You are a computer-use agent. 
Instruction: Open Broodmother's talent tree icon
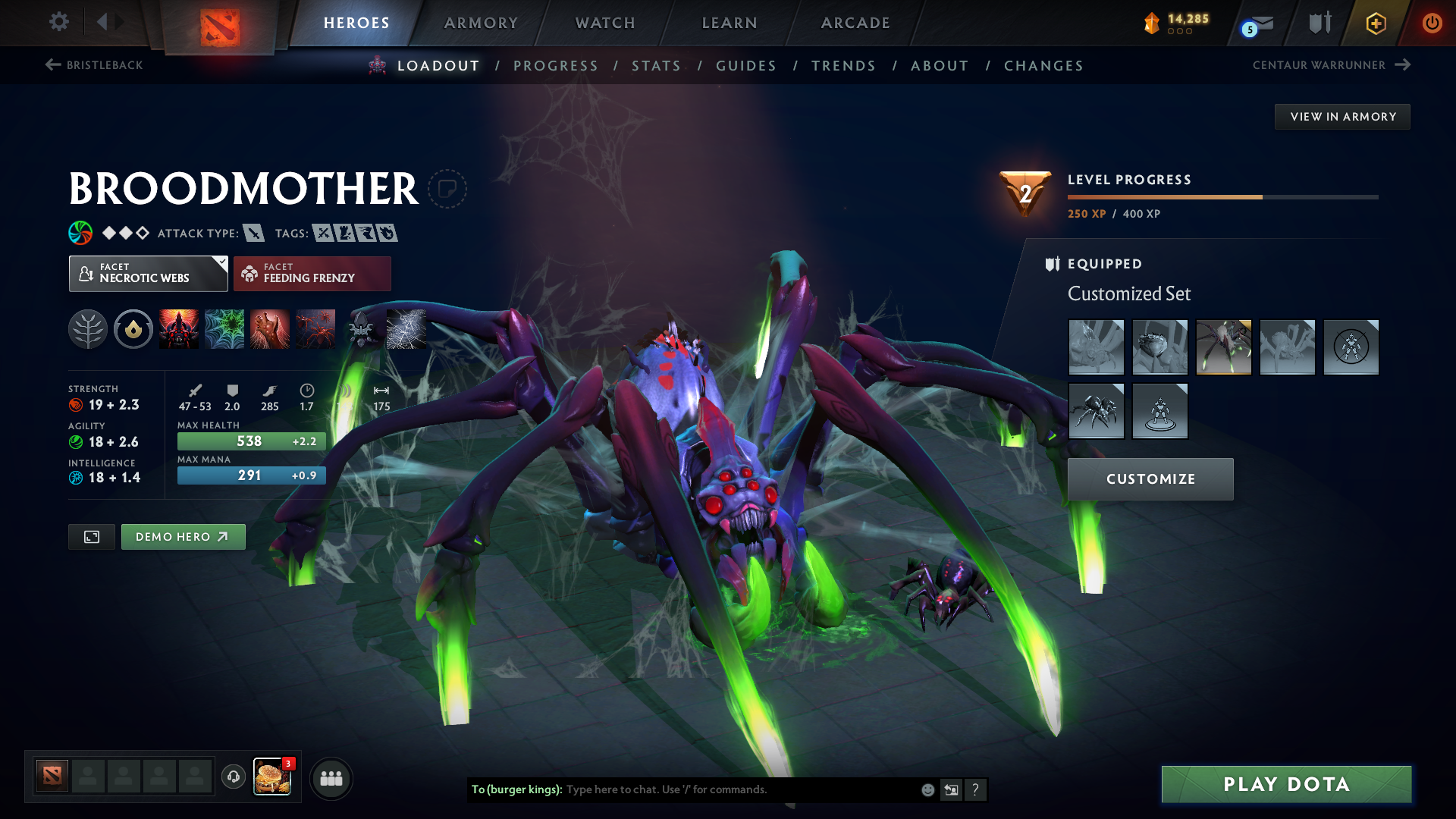click(x=87, y=329)
